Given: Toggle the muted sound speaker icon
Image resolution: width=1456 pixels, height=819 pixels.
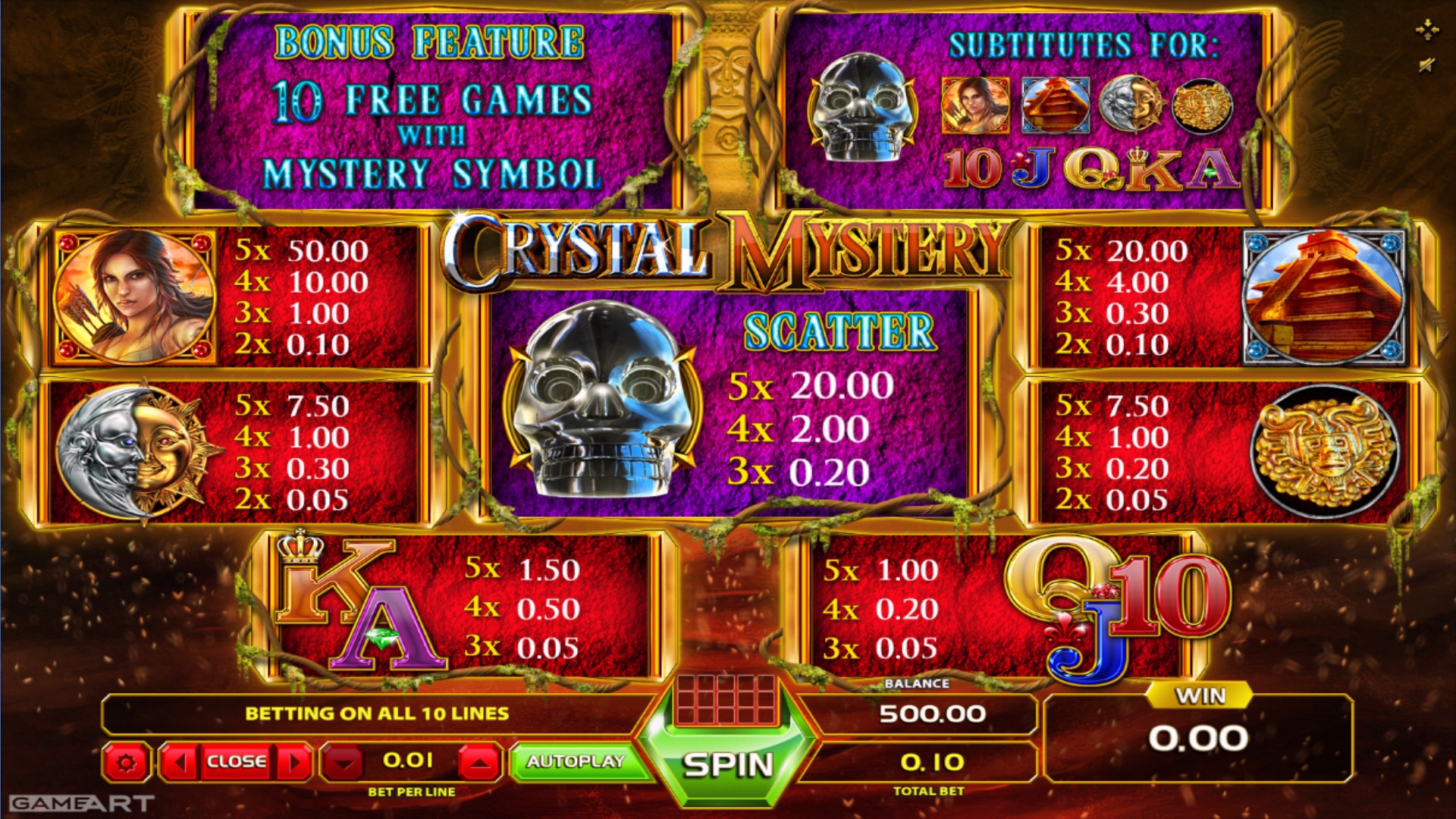Looking at the screenshot, I should (x=1426, y=66).
